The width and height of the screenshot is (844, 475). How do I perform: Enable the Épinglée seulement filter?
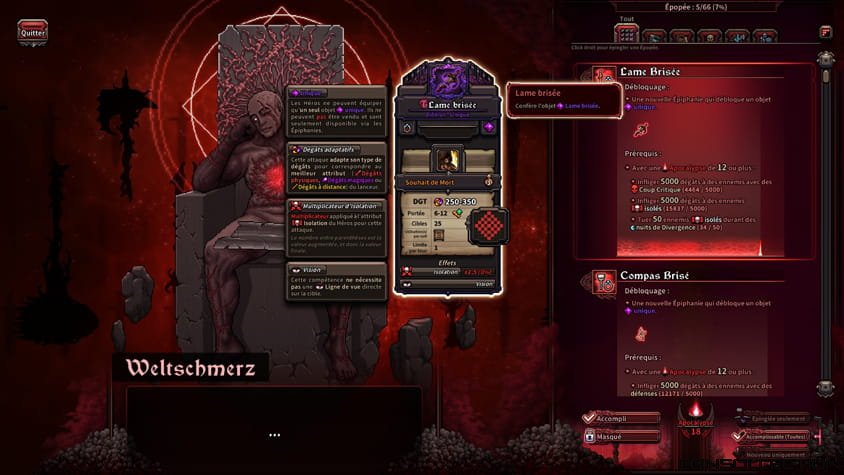tap(741, 418)
